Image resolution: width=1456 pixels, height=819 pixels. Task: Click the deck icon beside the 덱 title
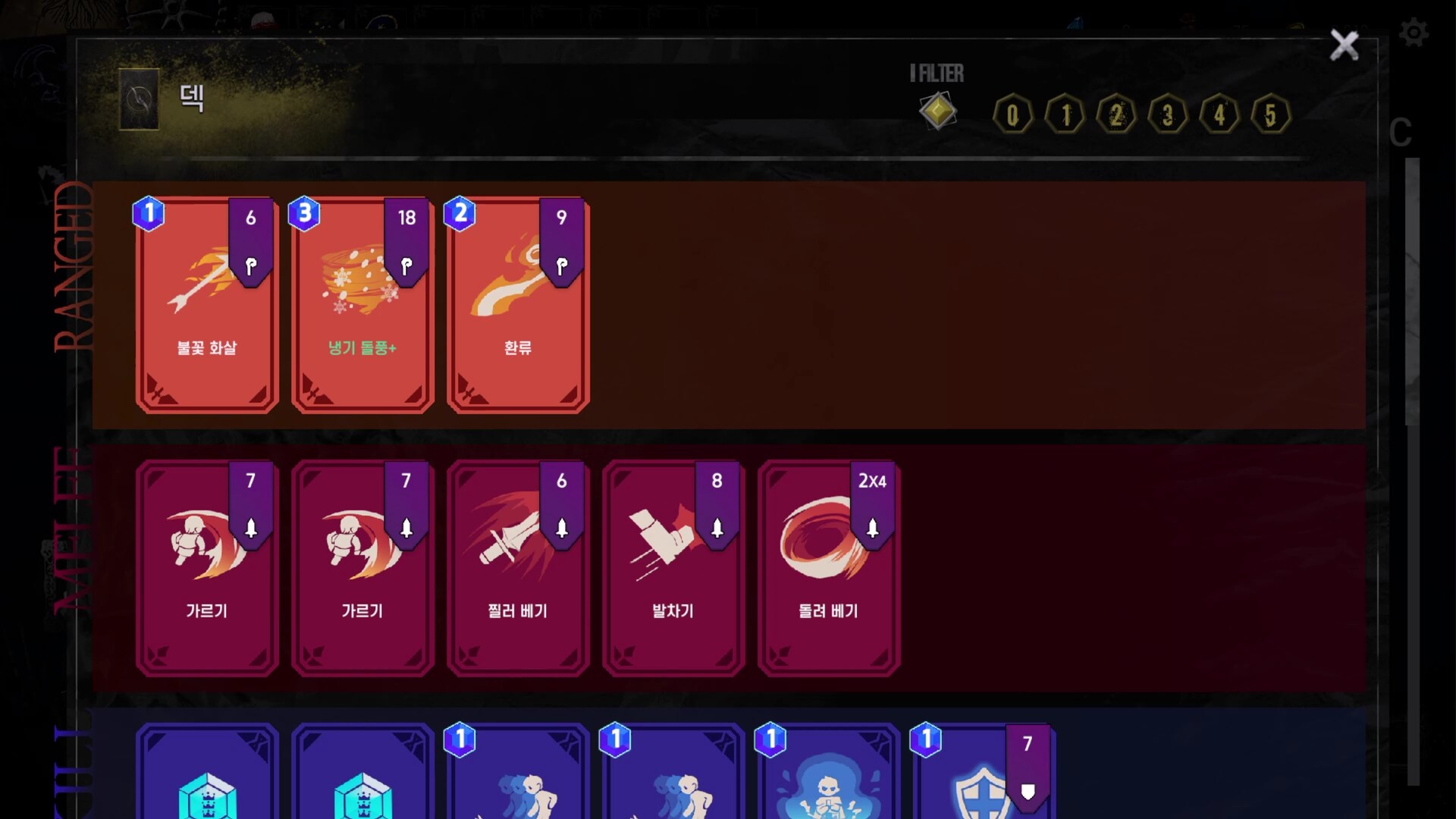tap(139, 99)
